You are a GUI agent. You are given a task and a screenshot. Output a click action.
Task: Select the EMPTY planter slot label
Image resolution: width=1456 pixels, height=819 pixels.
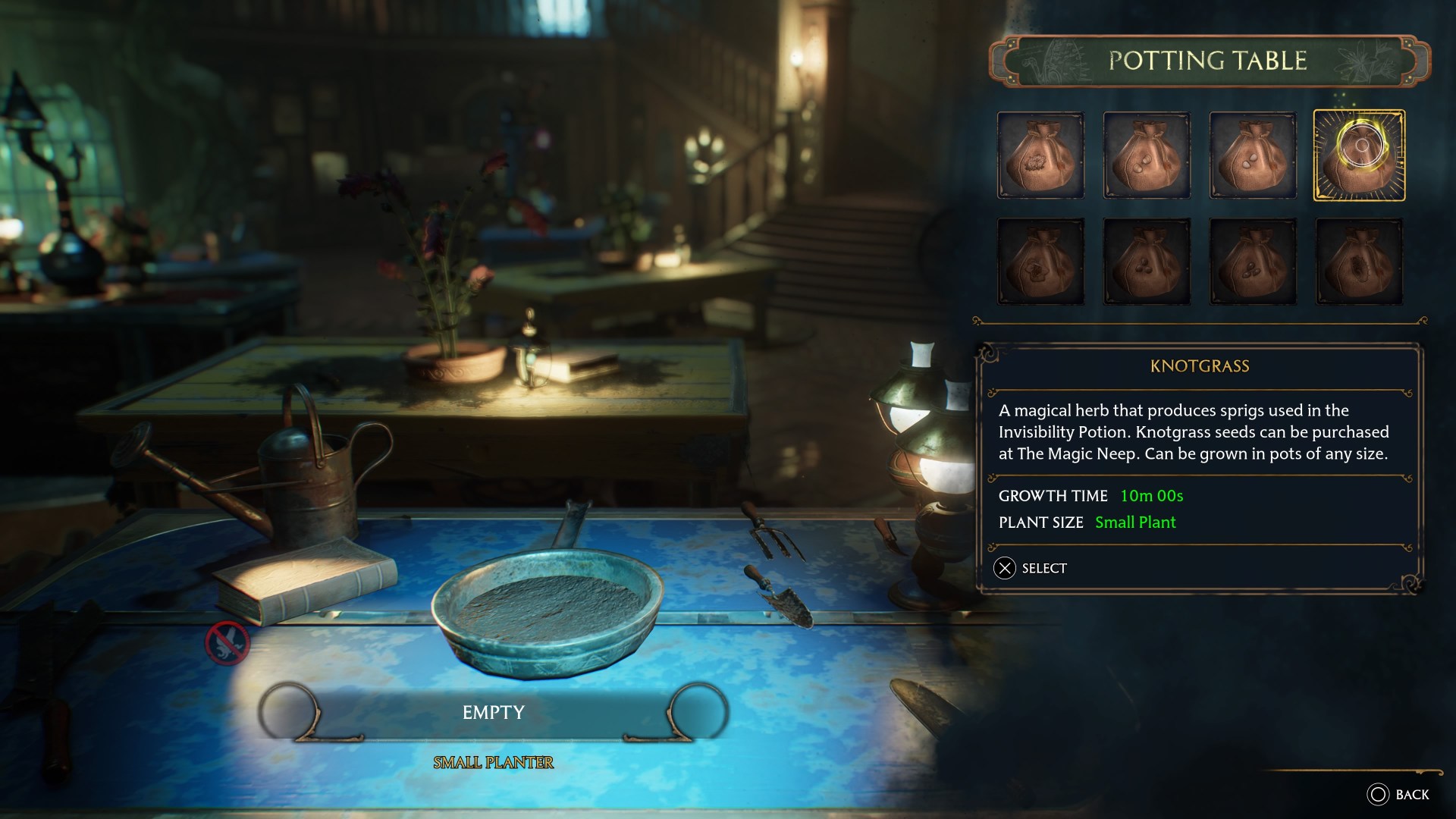[x=493, y=712]
